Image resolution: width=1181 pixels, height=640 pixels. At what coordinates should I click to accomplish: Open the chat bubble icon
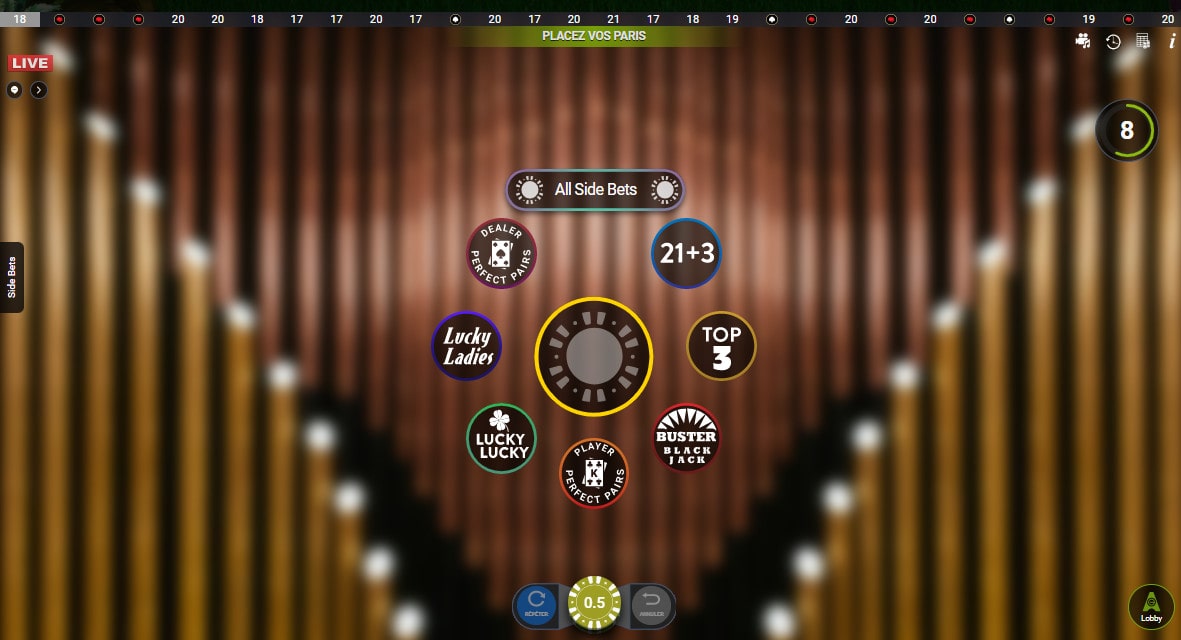tap(14, 90)
